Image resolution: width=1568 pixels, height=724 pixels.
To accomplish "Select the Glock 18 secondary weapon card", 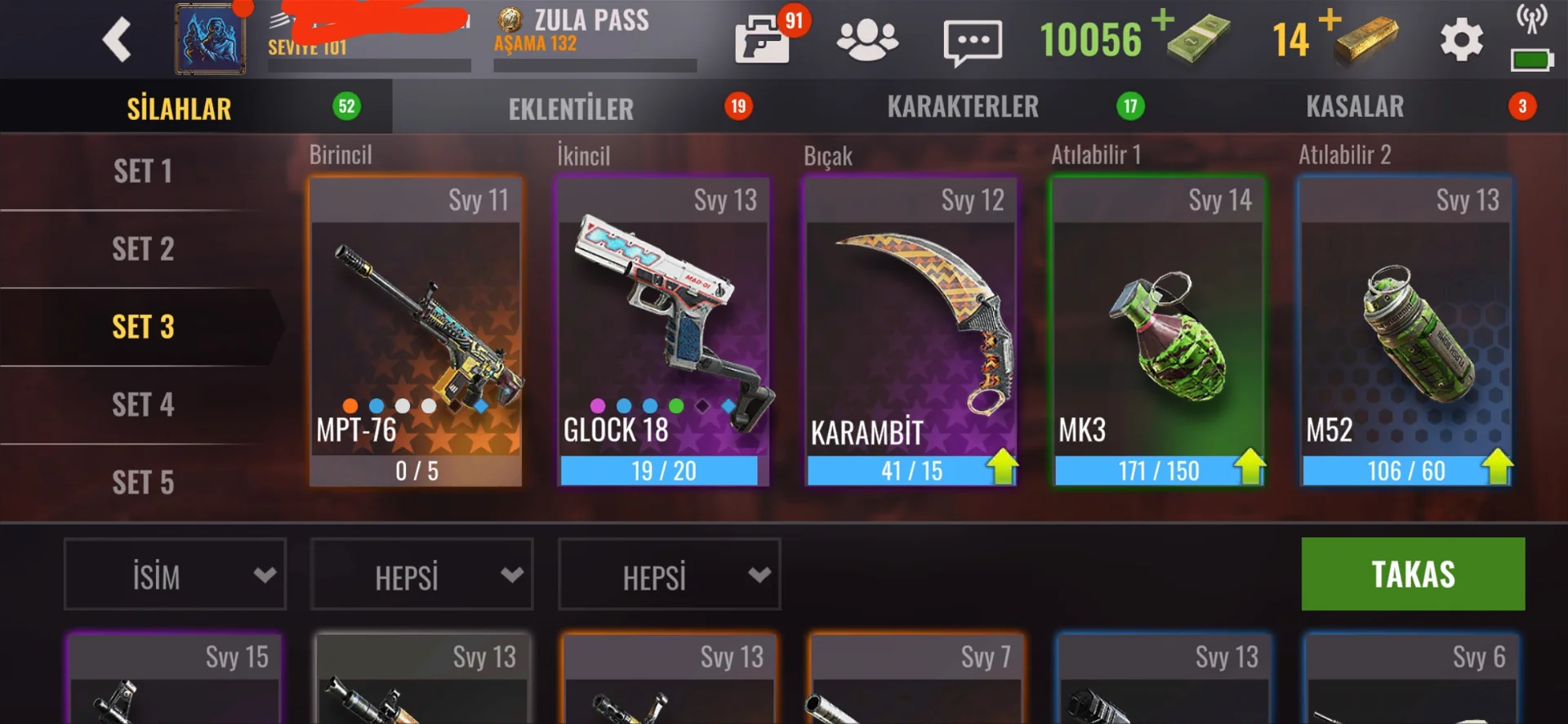I will pos(663,332).
